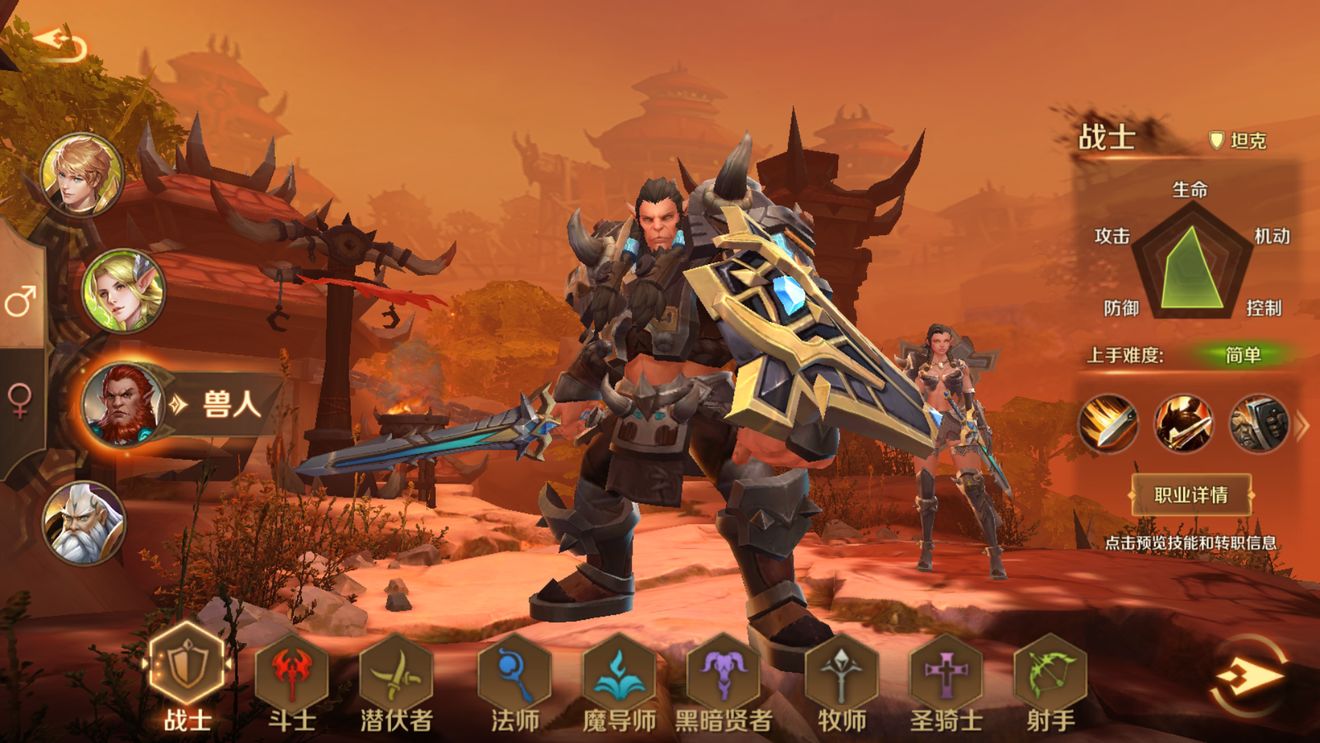Select the blond human race portrait
1320x743 pixels.
[82, 174]
